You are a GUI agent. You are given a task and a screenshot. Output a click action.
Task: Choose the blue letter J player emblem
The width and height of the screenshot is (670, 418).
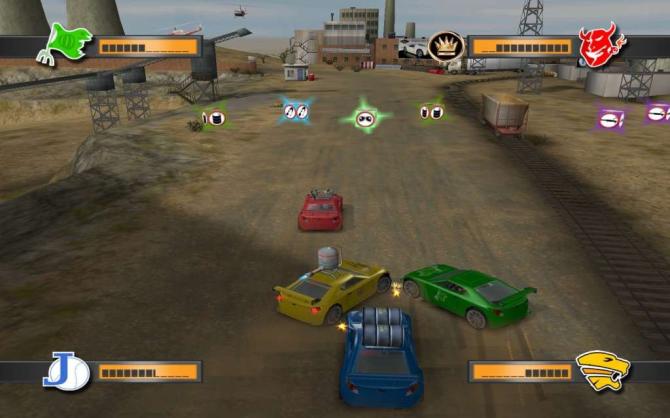pos(66,371)
